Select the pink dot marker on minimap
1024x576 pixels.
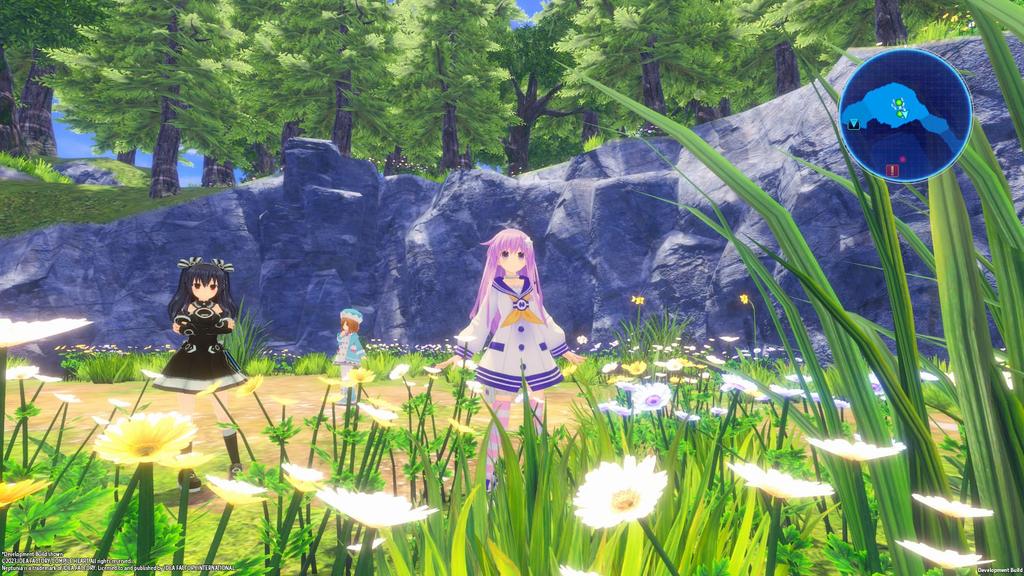[903, 157]
